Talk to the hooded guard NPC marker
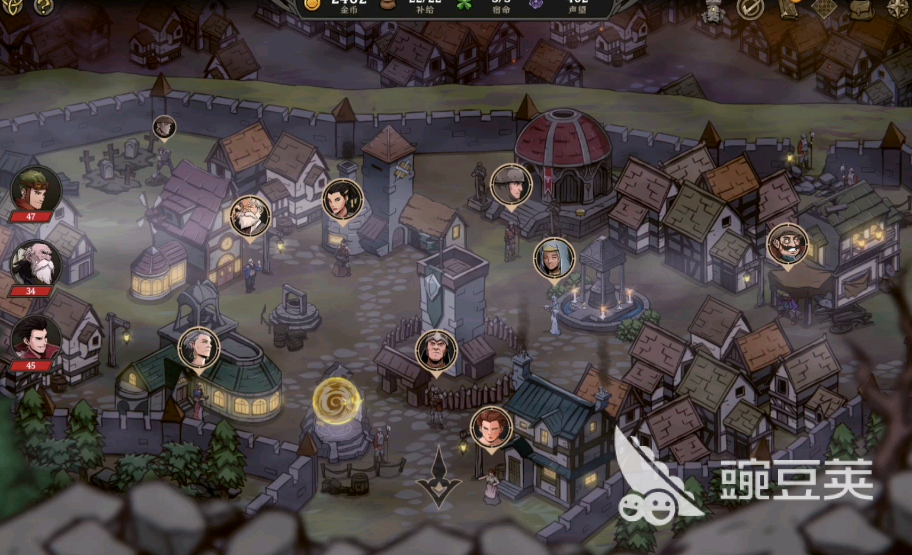The image size is (912, 555). tap(436, 350)
